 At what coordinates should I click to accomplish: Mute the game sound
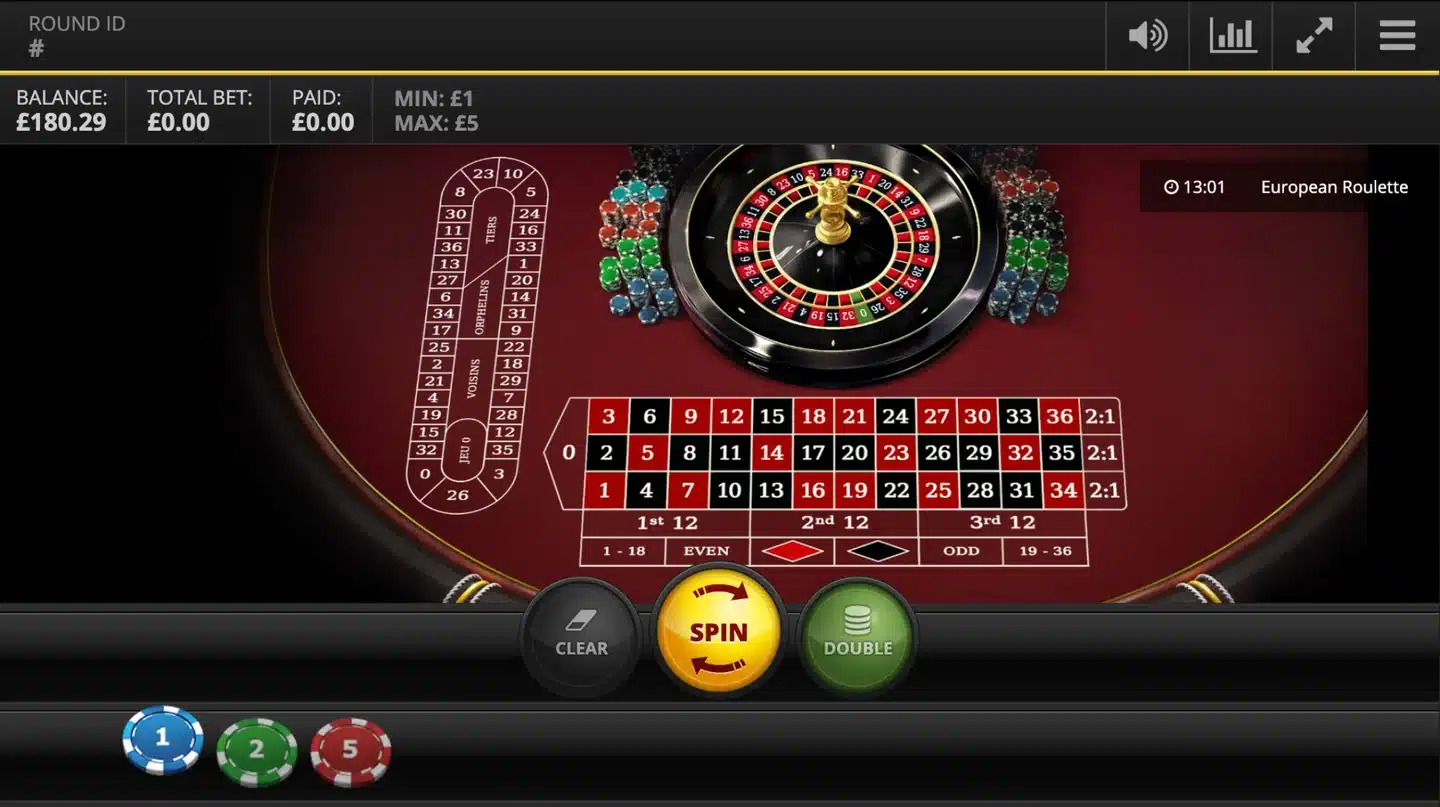point(1147,35)
